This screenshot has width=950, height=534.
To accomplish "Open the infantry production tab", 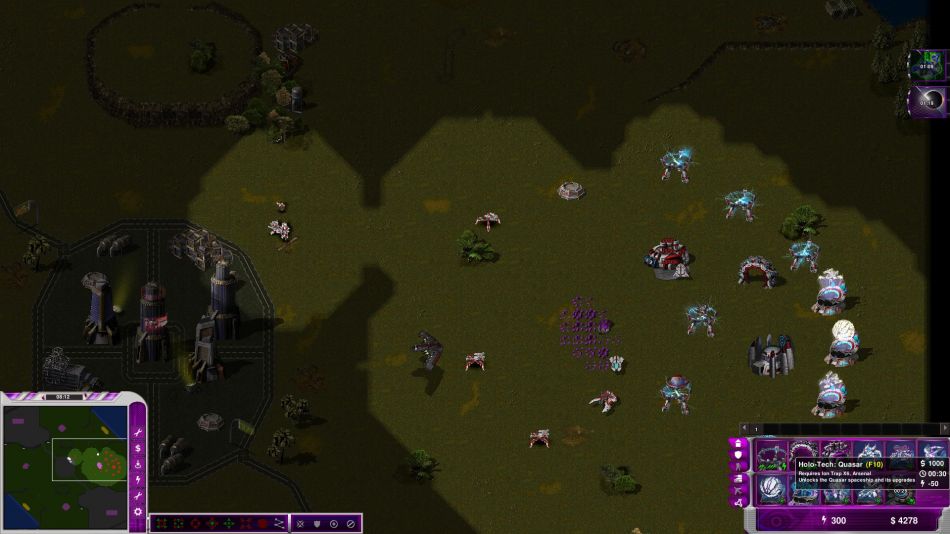I will [x=739, y=467].
